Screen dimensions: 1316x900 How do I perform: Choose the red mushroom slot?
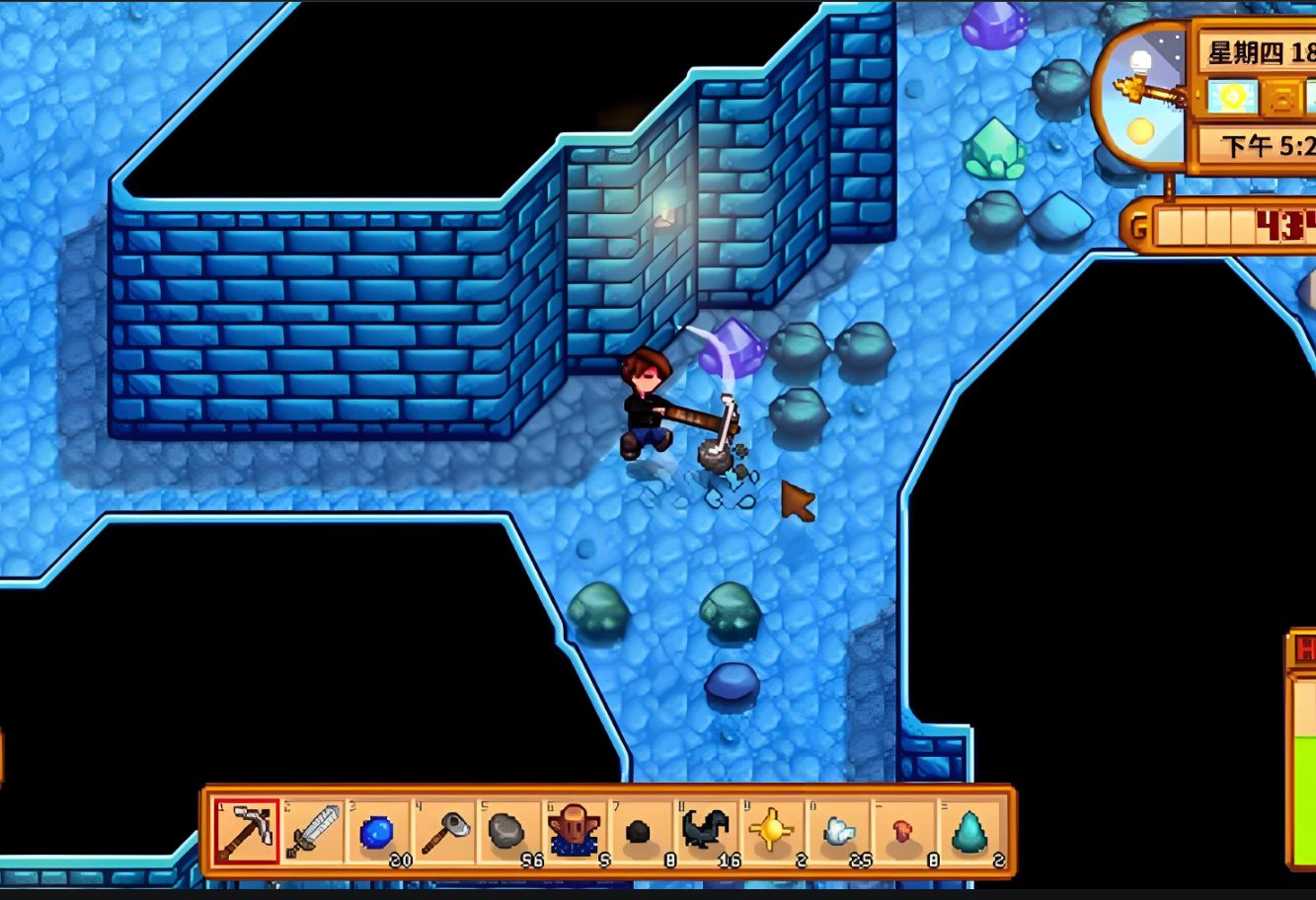tap(903, 831)
